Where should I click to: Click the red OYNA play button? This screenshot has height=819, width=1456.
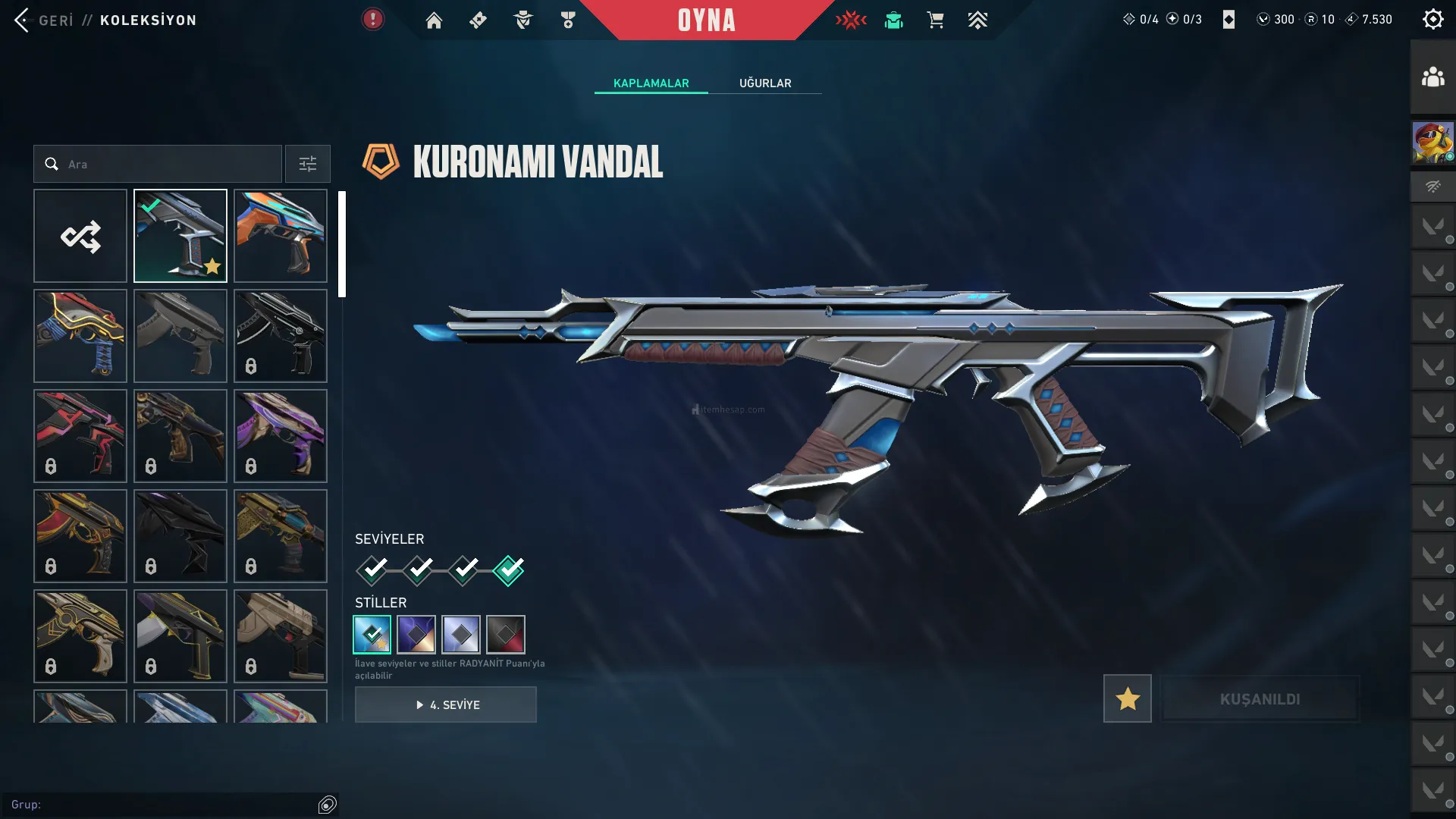coord(706,20)
